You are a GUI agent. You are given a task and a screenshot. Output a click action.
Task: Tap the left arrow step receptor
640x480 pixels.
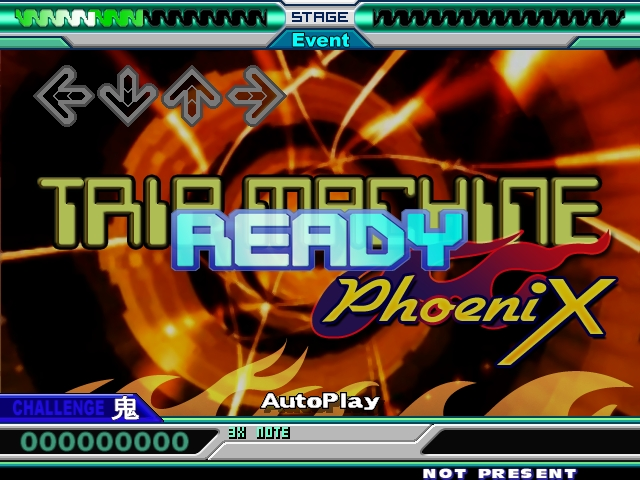click(x=64, y=96)
